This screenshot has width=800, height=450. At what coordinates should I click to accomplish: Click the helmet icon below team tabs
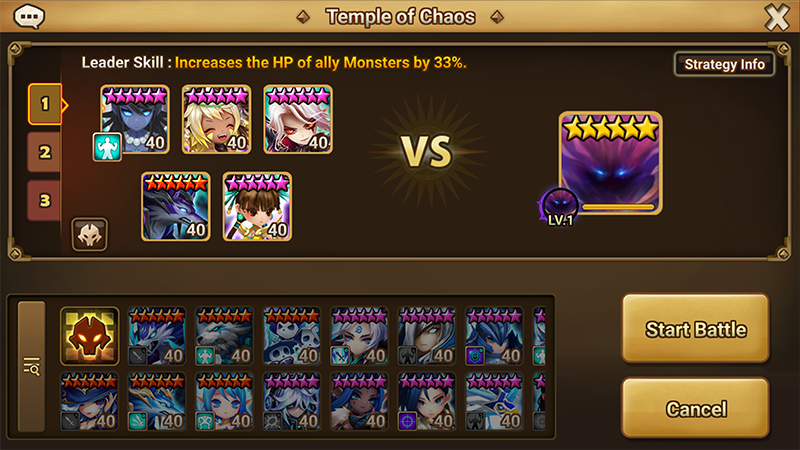pyautogui.click(x=90, y=235)
